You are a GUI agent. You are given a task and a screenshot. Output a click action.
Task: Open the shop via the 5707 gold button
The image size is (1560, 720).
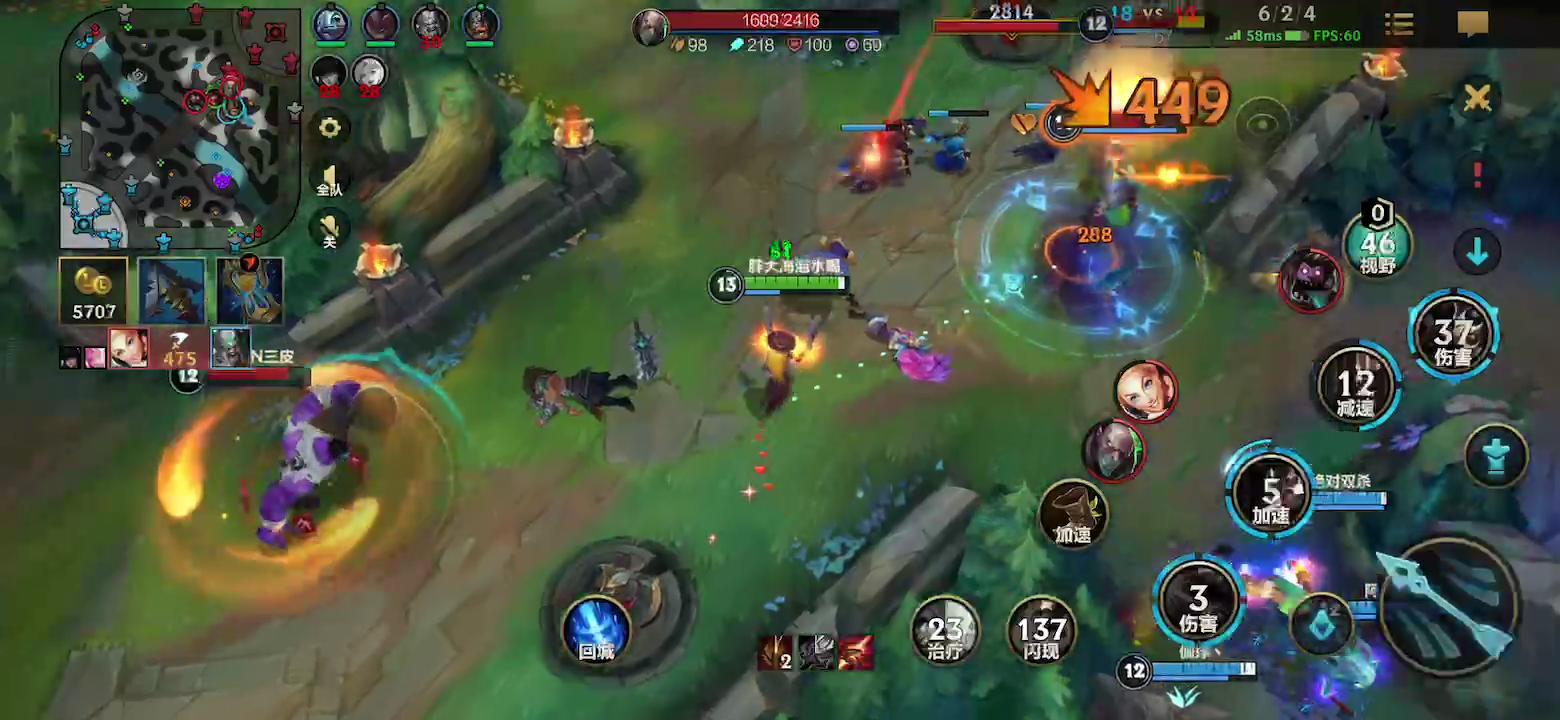coord(94,291)
